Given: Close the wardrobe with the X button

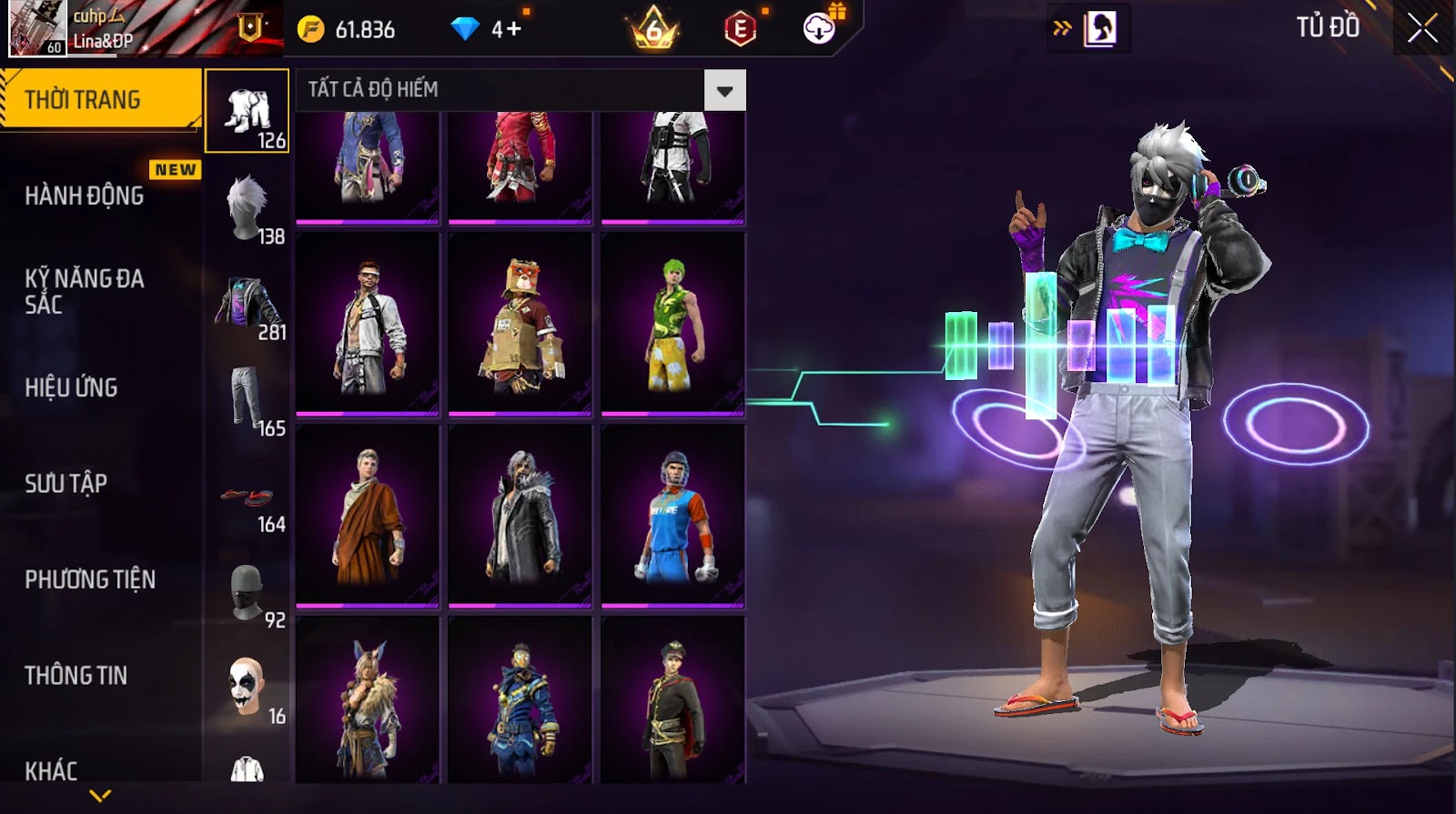Looking at the screenshot, I should (x=1422, y=29).
